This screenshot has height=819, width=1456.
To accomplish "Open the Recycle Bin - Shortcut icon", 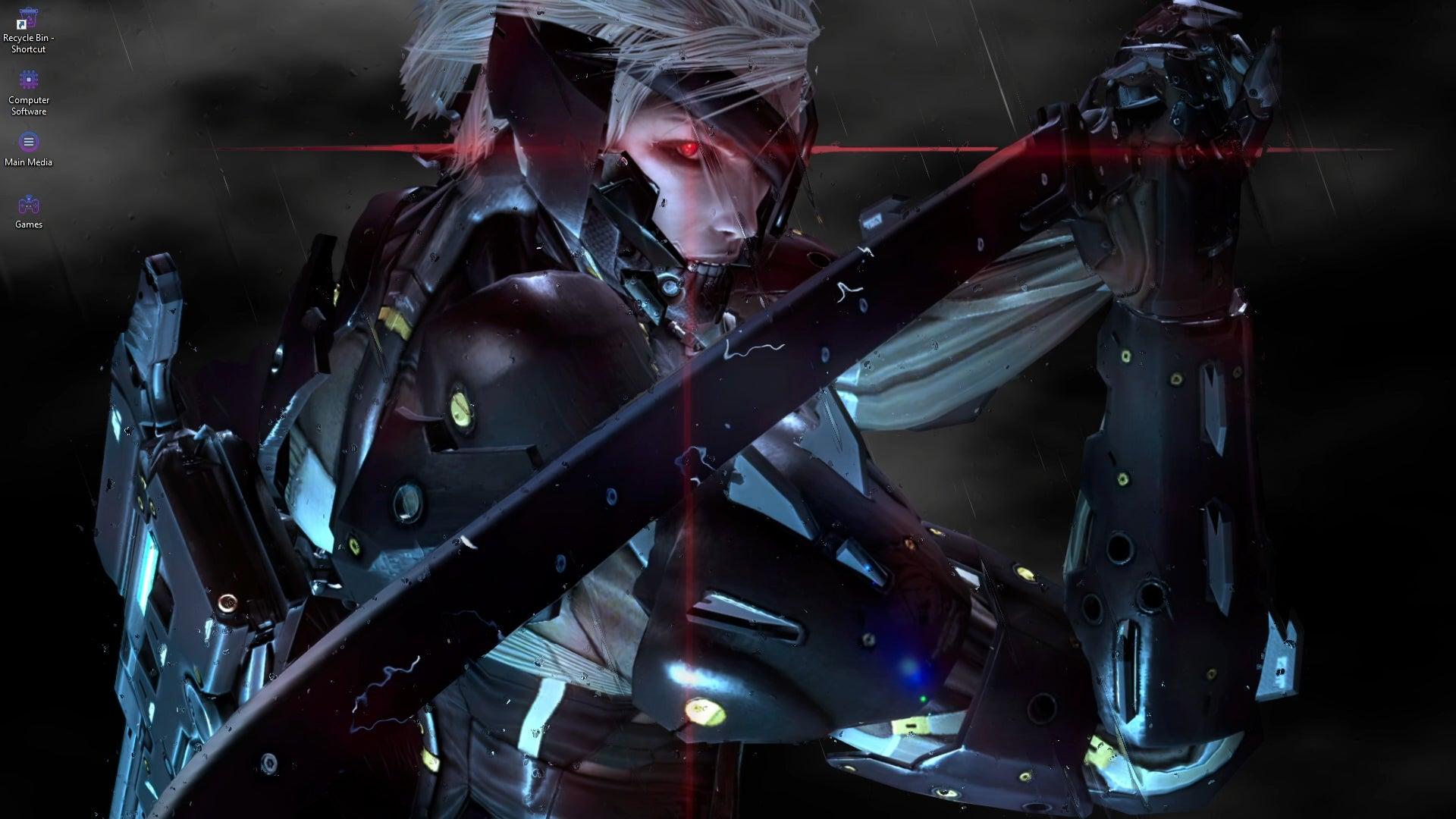I will pos(29,19).
